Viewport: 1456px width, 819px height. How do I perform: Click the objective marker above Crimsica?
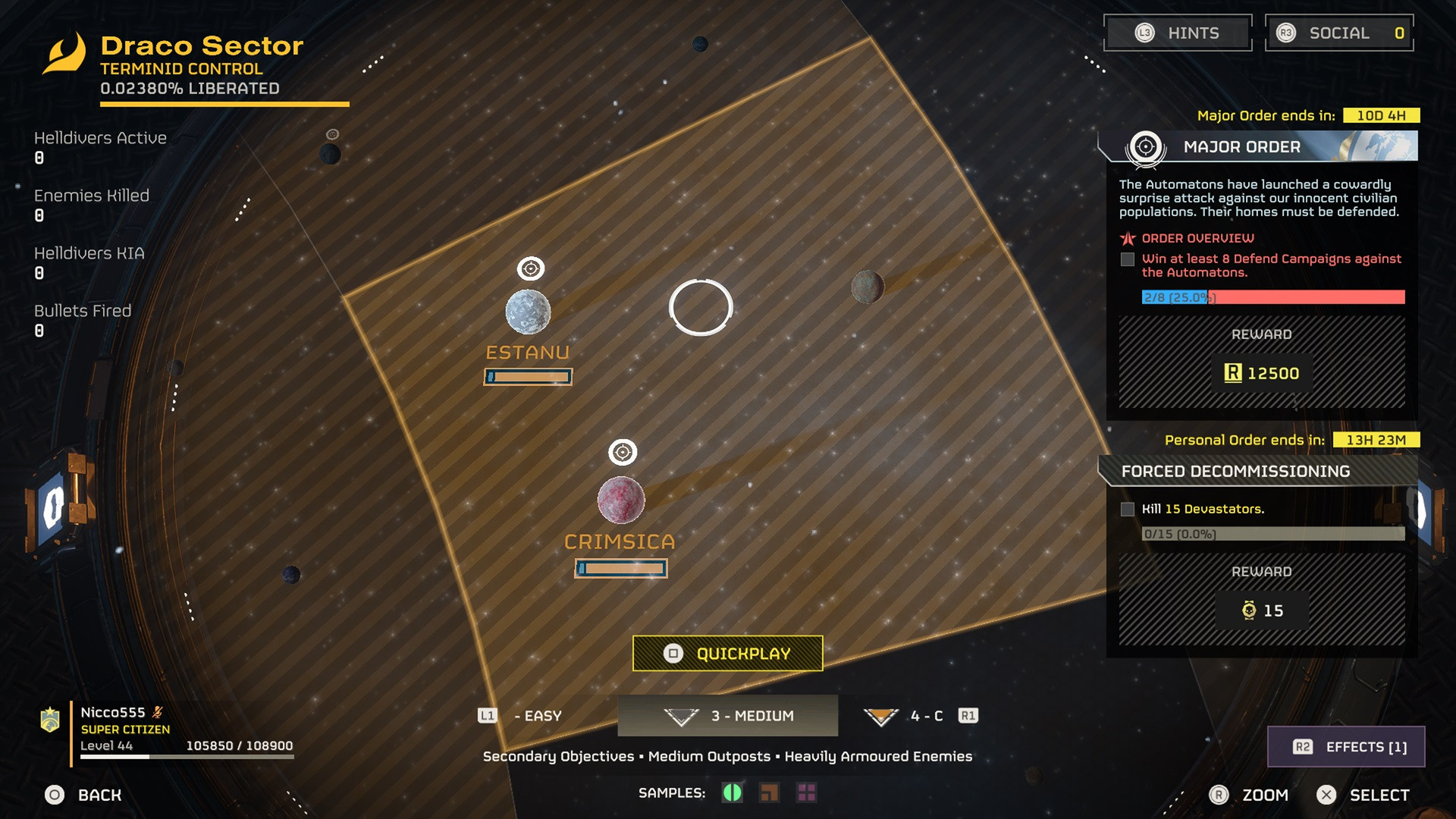coord(623,453)
